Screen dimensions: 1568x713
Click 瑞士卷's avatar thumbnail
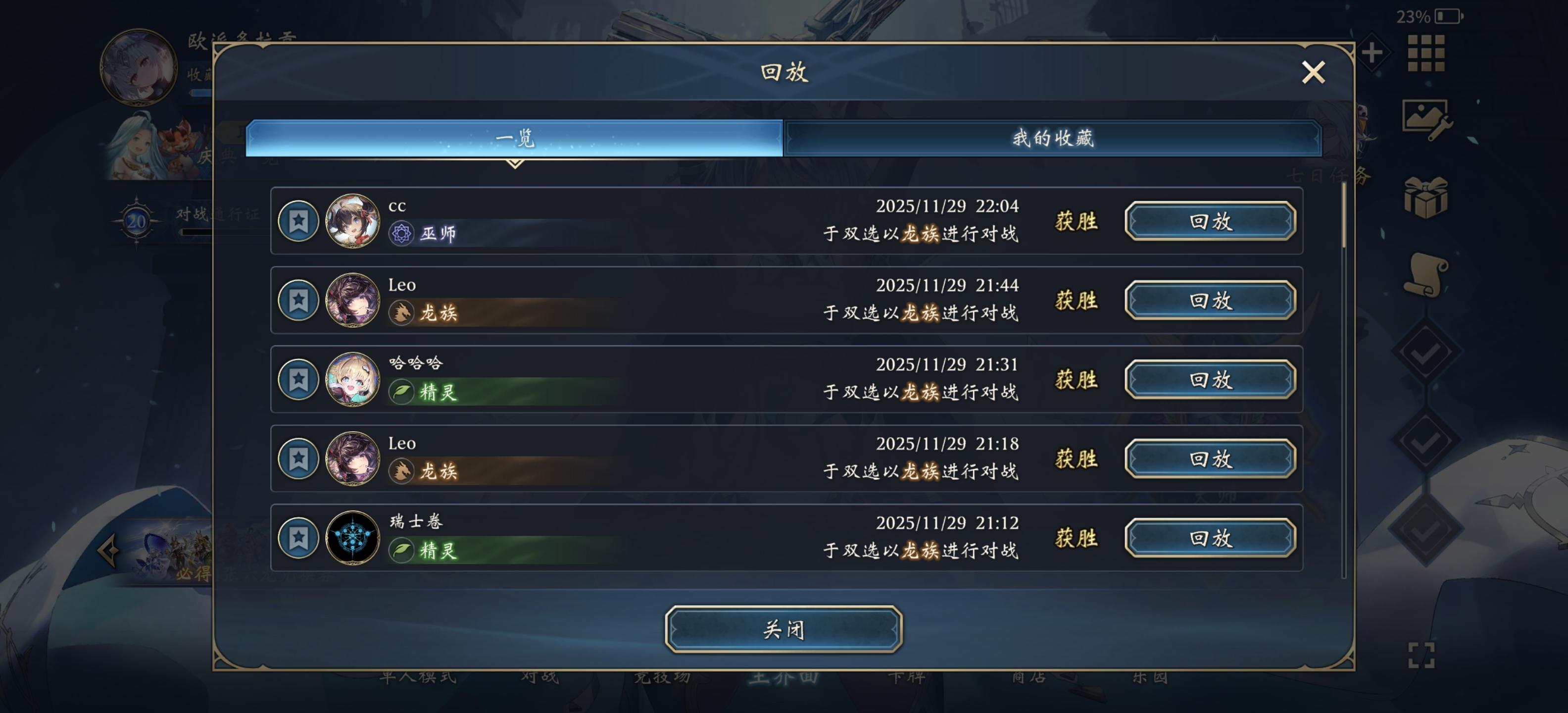click(x=352, y=539)
